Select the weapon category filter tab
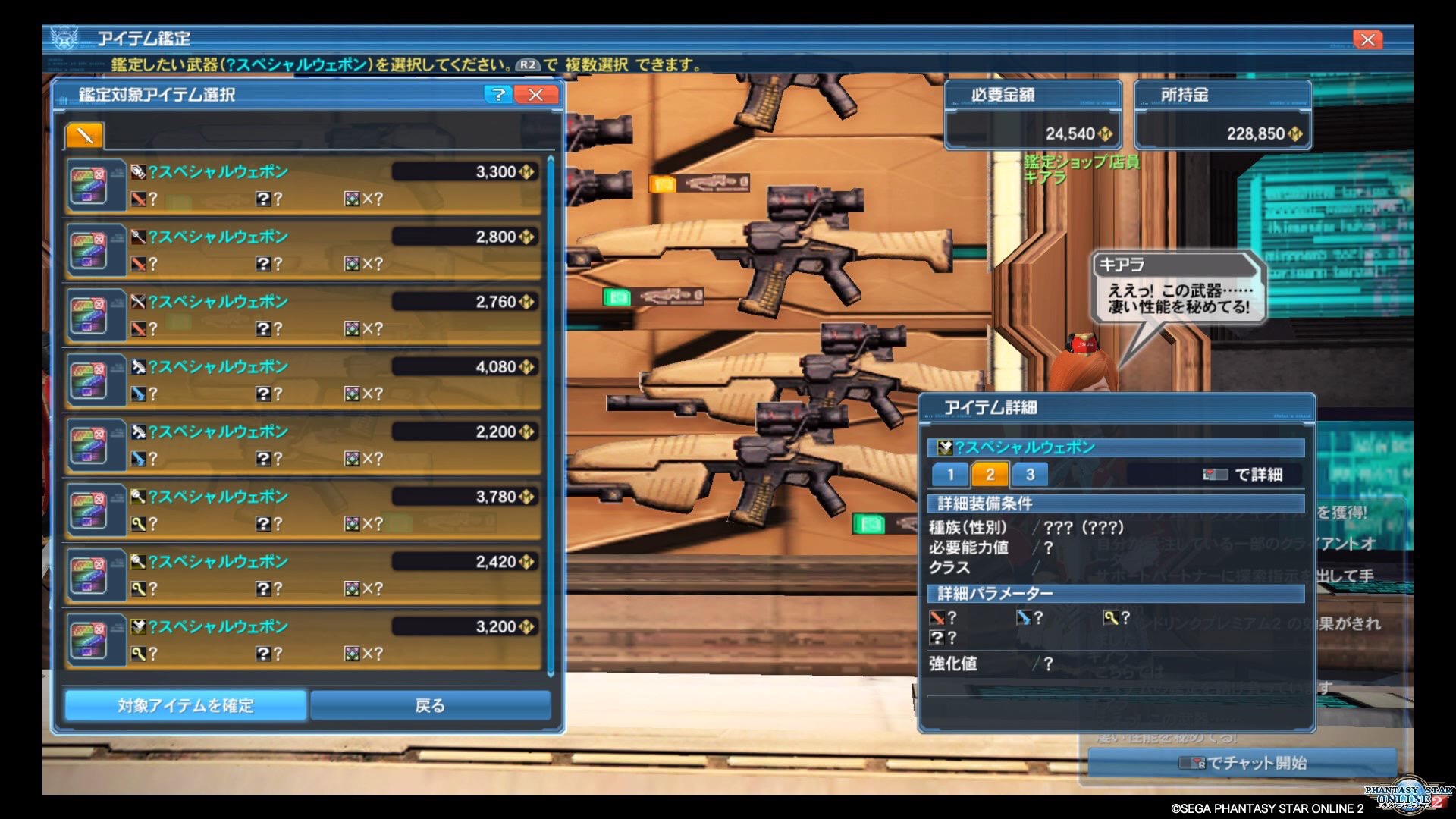 click(x=84, y=136)
